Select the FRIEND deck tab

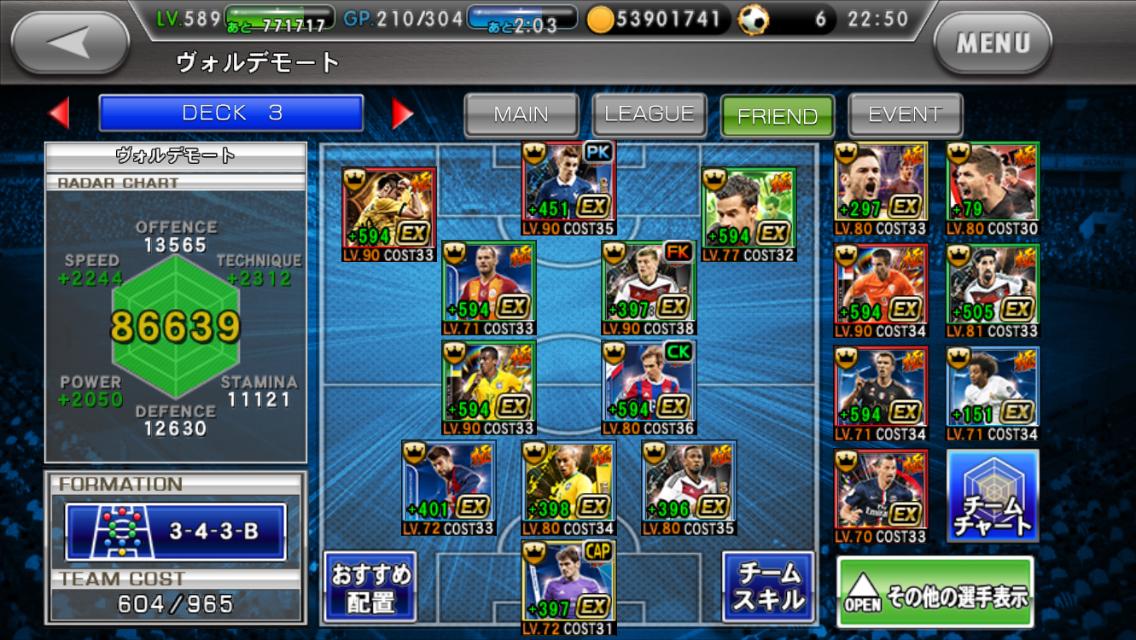point(777,116)
